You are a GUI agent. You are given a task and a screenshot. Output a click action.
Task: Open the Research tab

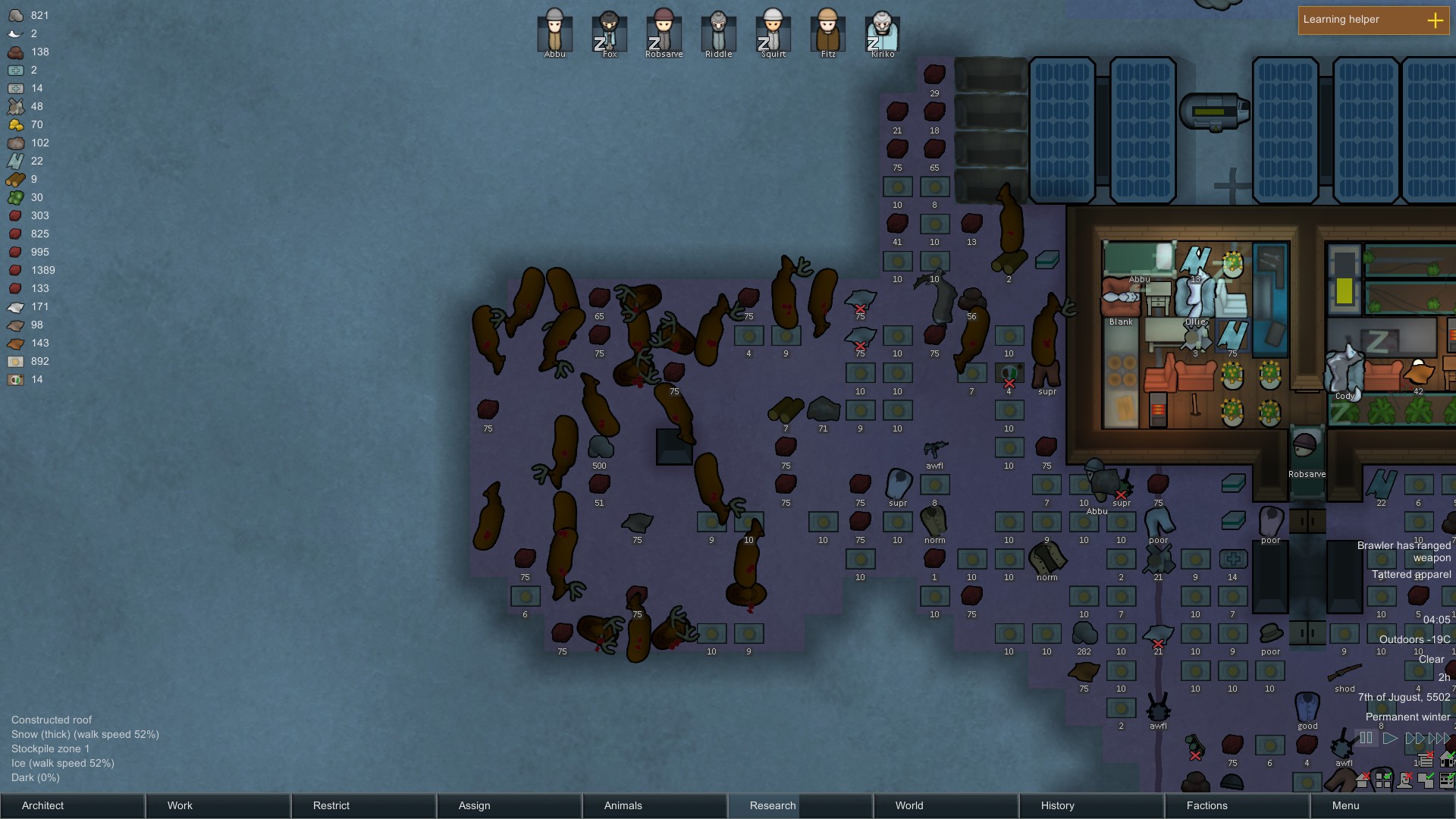[x=800, y=805]
